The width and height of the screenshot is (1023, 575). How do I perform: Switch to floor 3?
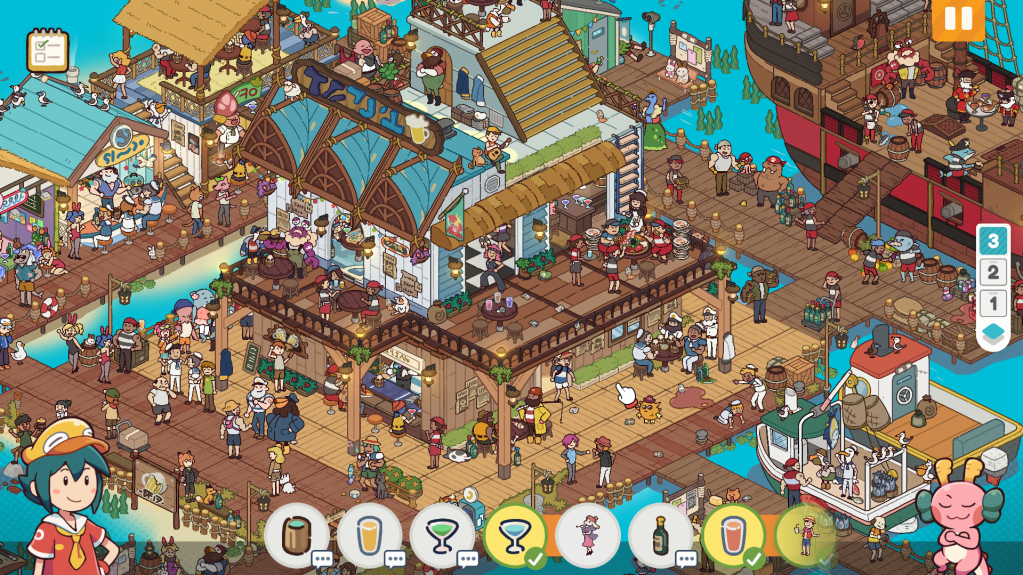[992, 241]
